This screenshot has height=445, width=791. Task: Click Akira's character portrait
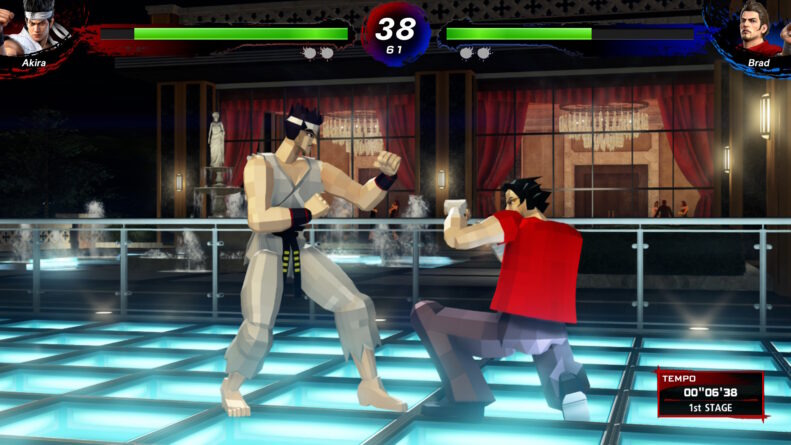(32, 29)
